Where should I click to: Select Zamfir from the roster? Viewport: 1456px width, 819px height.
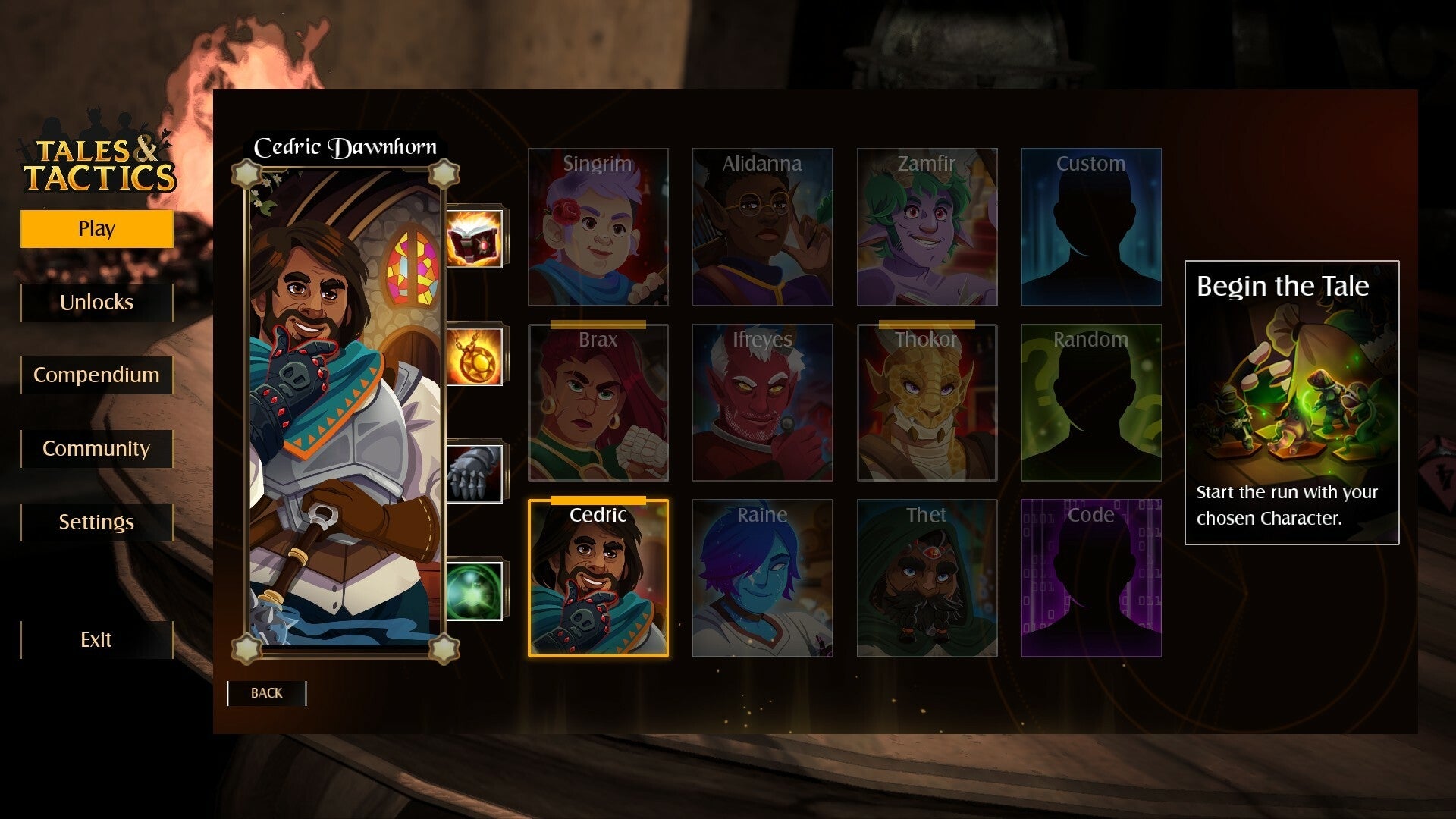pyautogui.click(x=927, y=227)
